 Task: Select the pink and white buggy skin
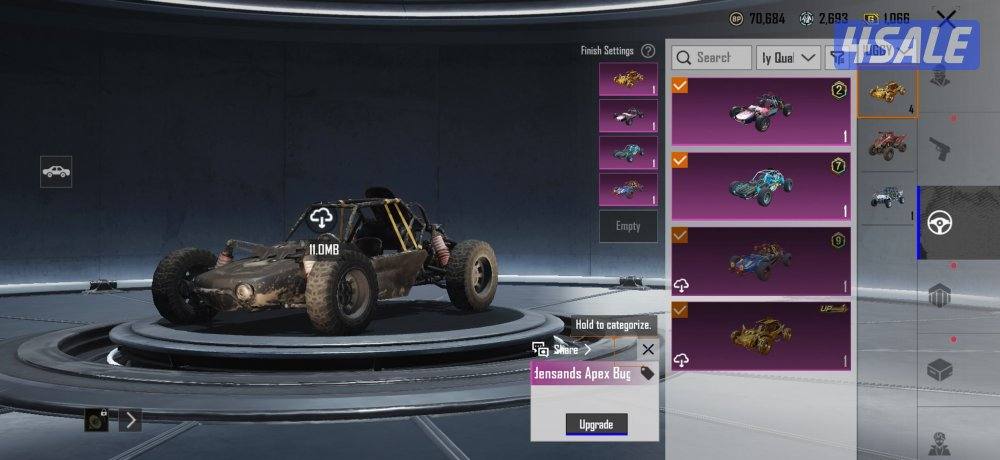[761, 111]
